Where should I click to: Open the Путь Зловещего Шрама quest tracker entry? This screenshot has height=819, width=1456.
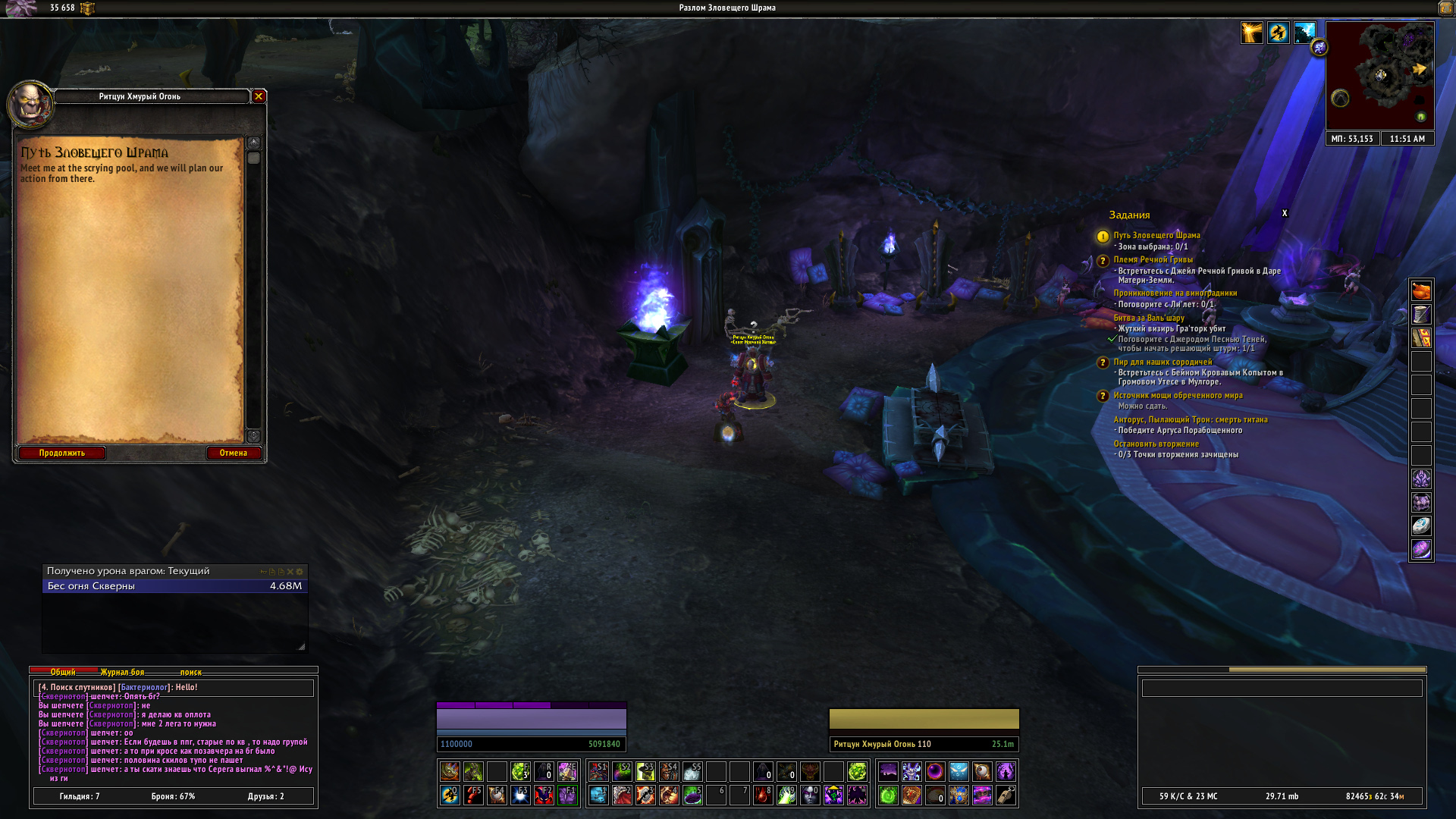pyautogui.click(x=1156, y=235)
